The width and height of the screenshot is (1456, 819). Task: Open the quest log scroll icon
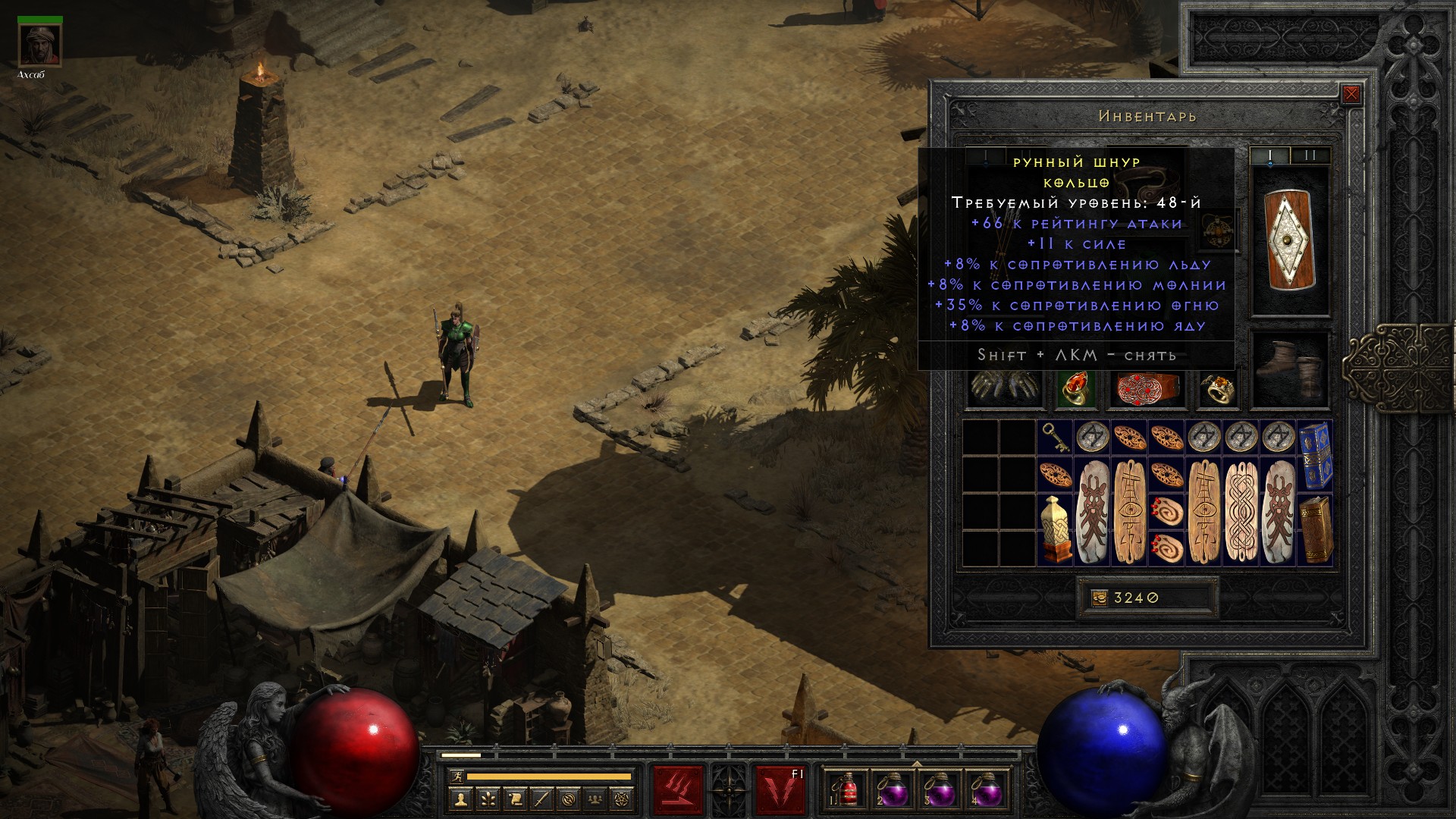[x=515, y=799]
